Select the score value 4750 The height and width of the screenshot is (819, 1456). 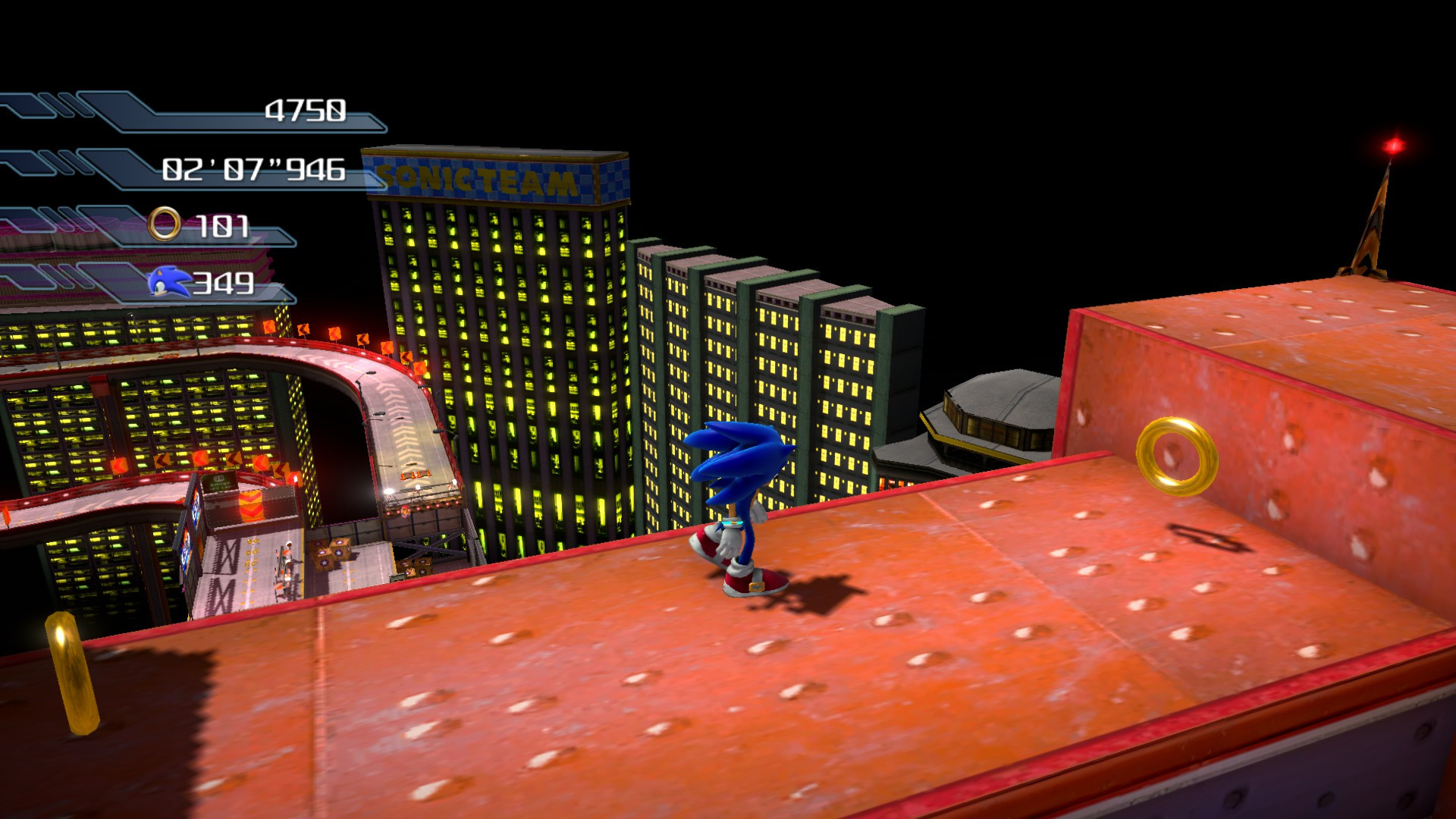pos(306,109)
